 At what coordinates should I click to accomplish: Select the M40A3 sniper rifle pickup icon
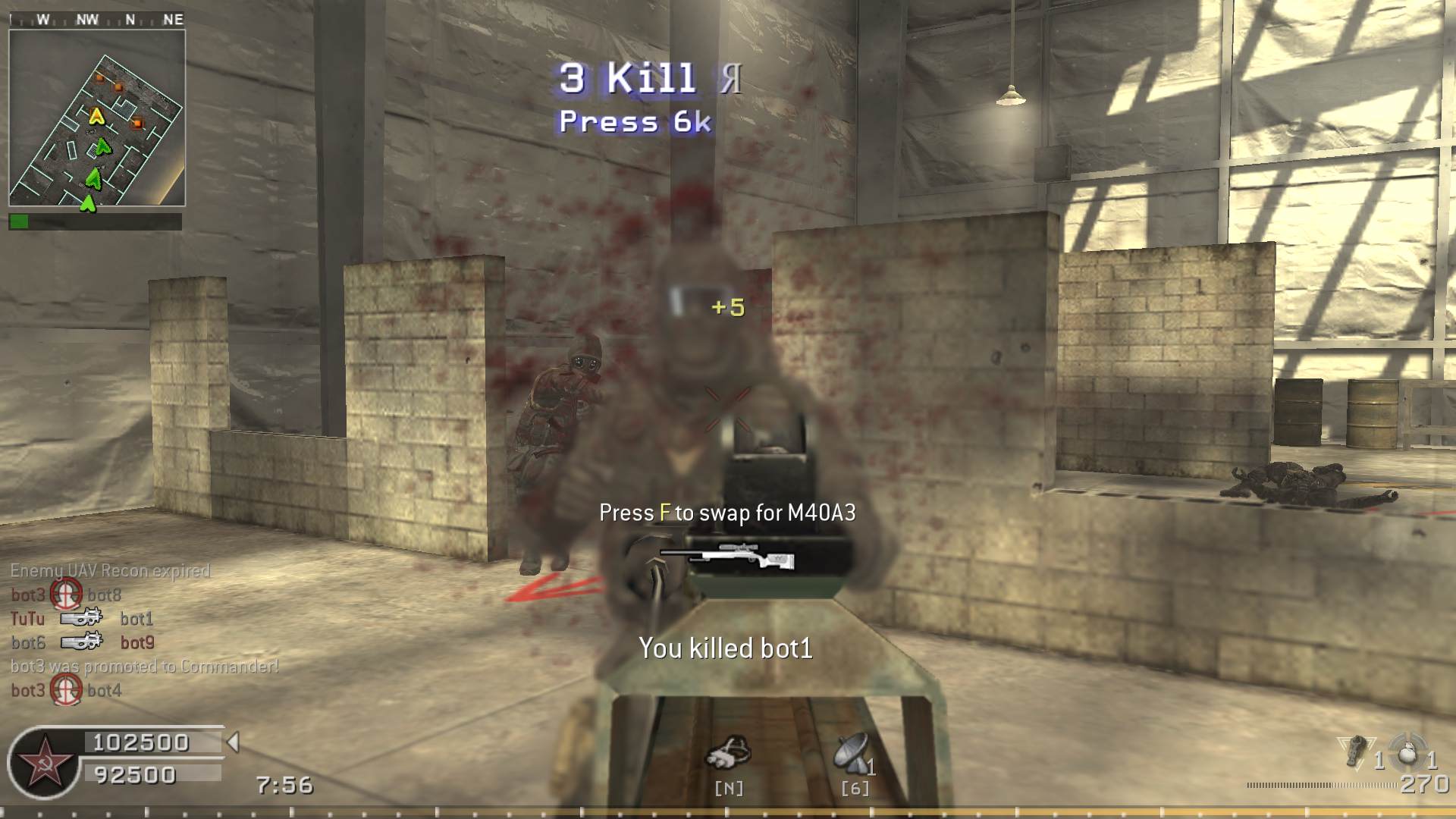[x=728, y=557]
